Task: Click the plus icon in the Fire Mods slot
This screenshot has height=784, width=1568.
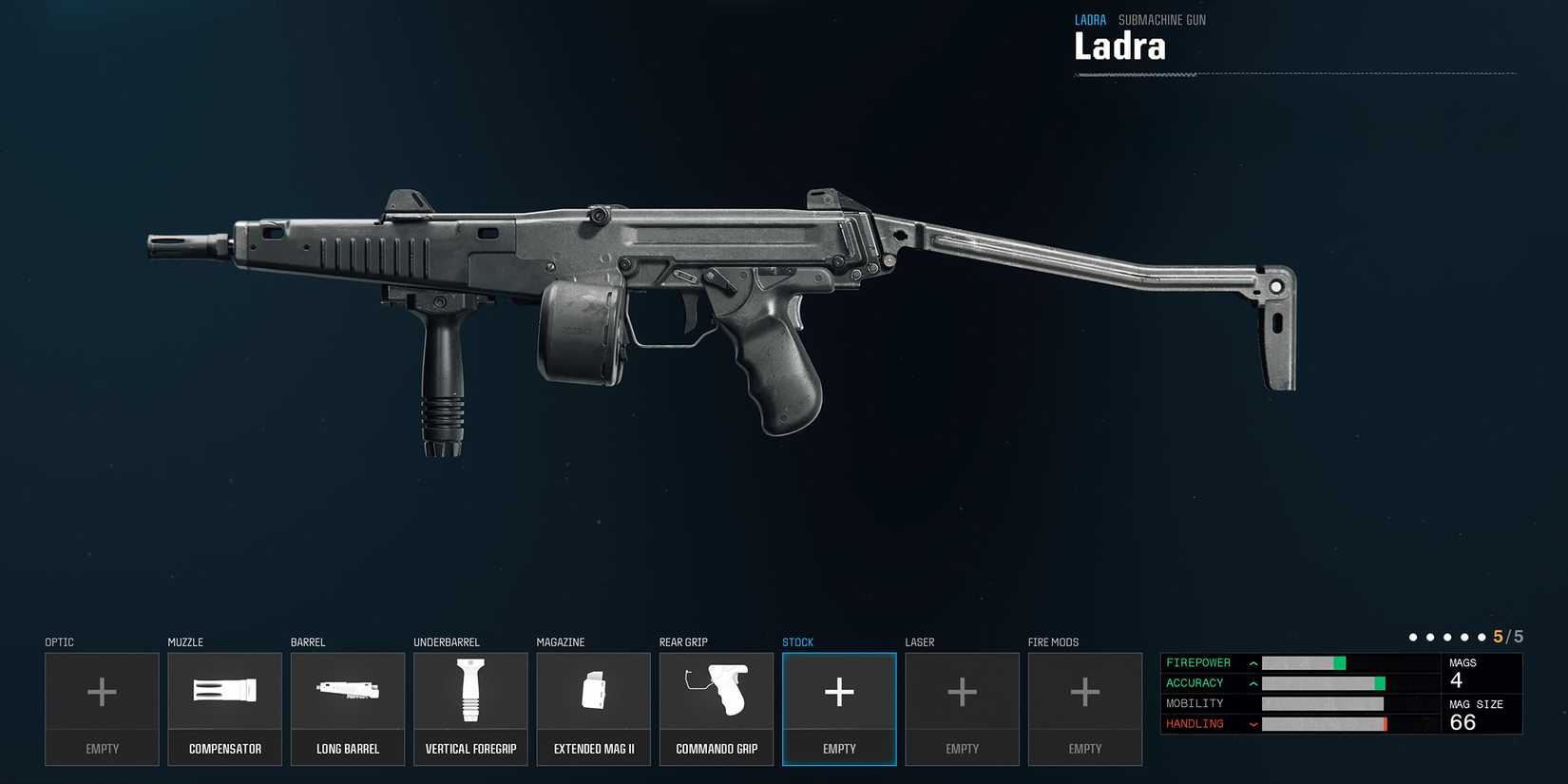Action: (x=1084, y=691)
